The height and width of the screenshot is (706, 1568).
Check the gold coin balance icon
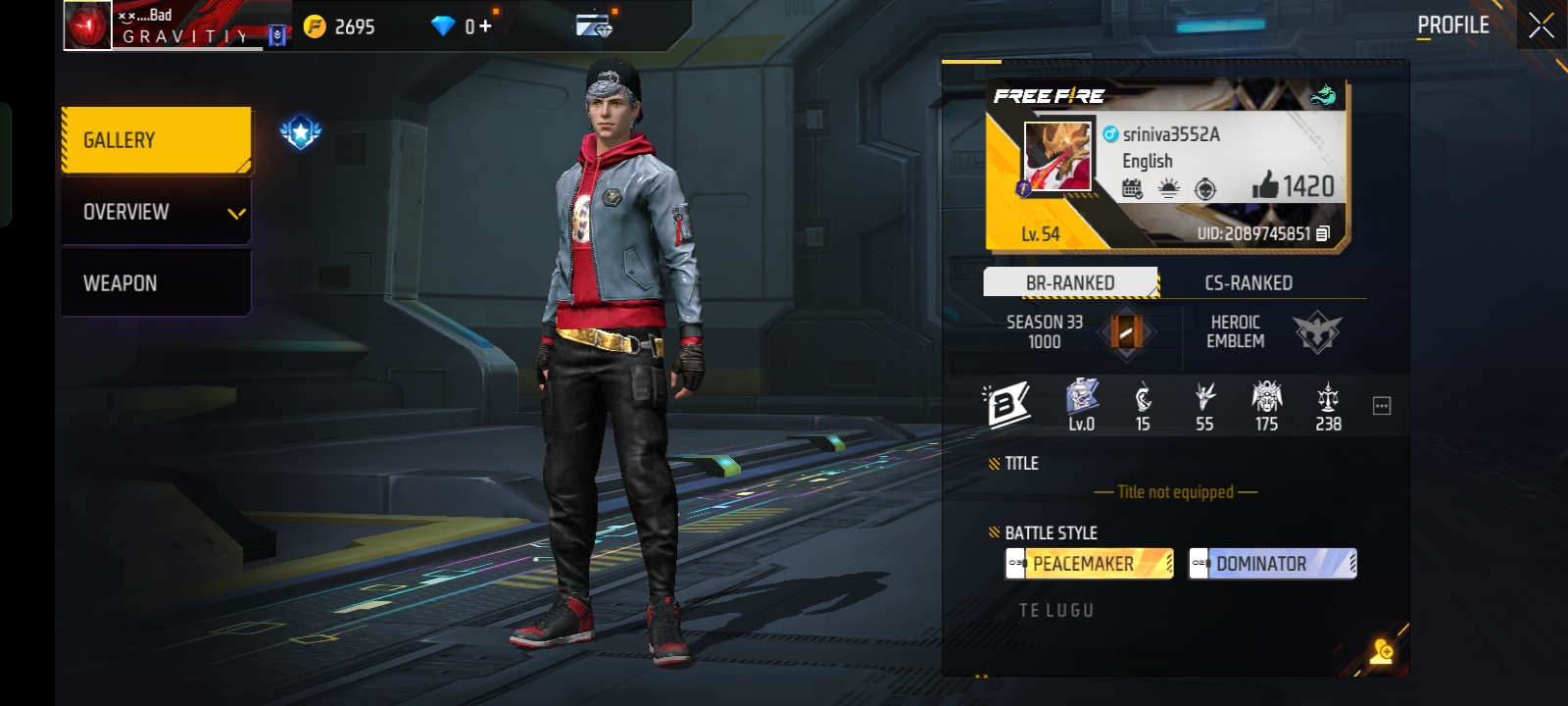point(315,26)
